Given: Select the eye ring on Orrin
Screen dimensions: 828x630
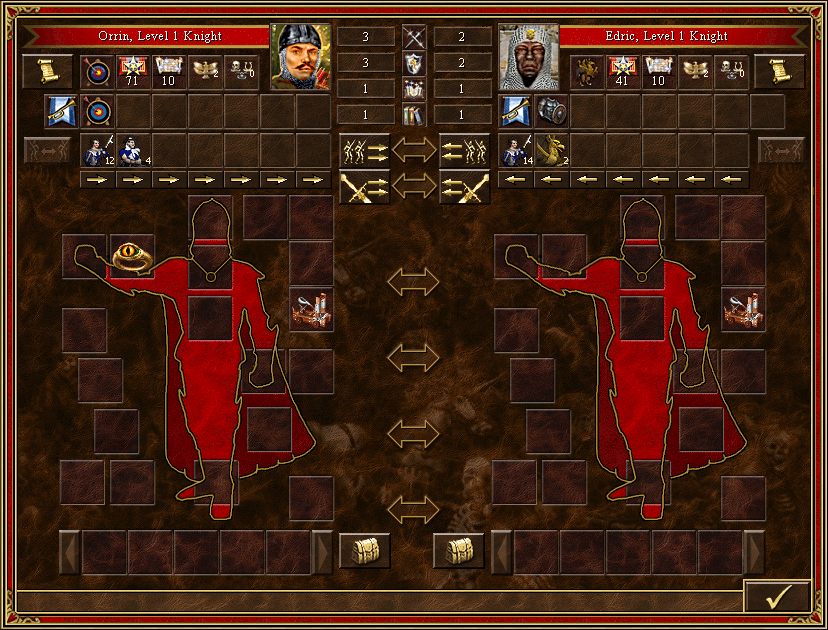Looking at the screenshot, I should (131, 256).
